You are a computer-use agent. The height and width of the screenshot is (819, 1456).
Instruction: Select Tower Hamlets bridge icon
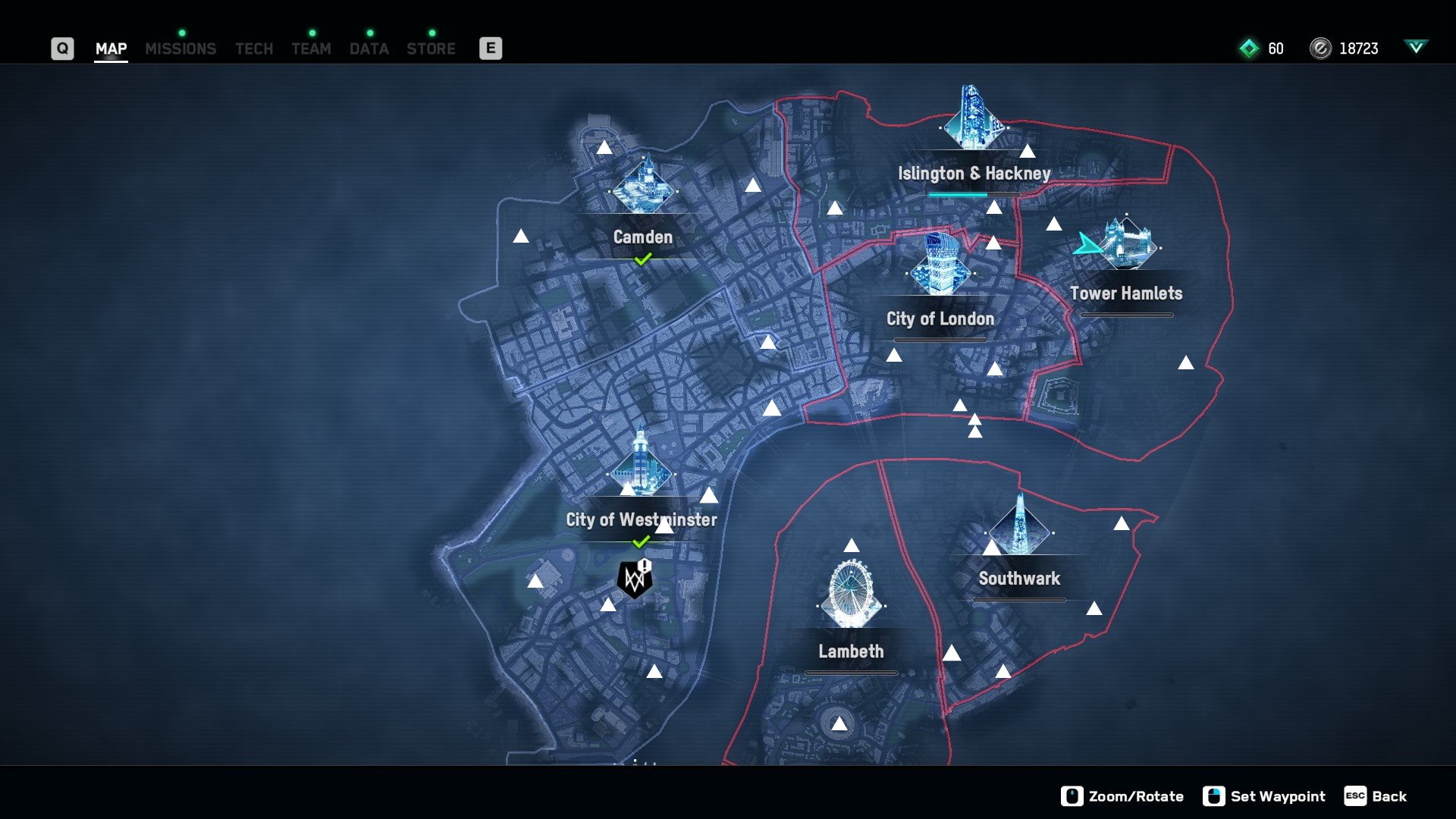[x=1128, y=243]
